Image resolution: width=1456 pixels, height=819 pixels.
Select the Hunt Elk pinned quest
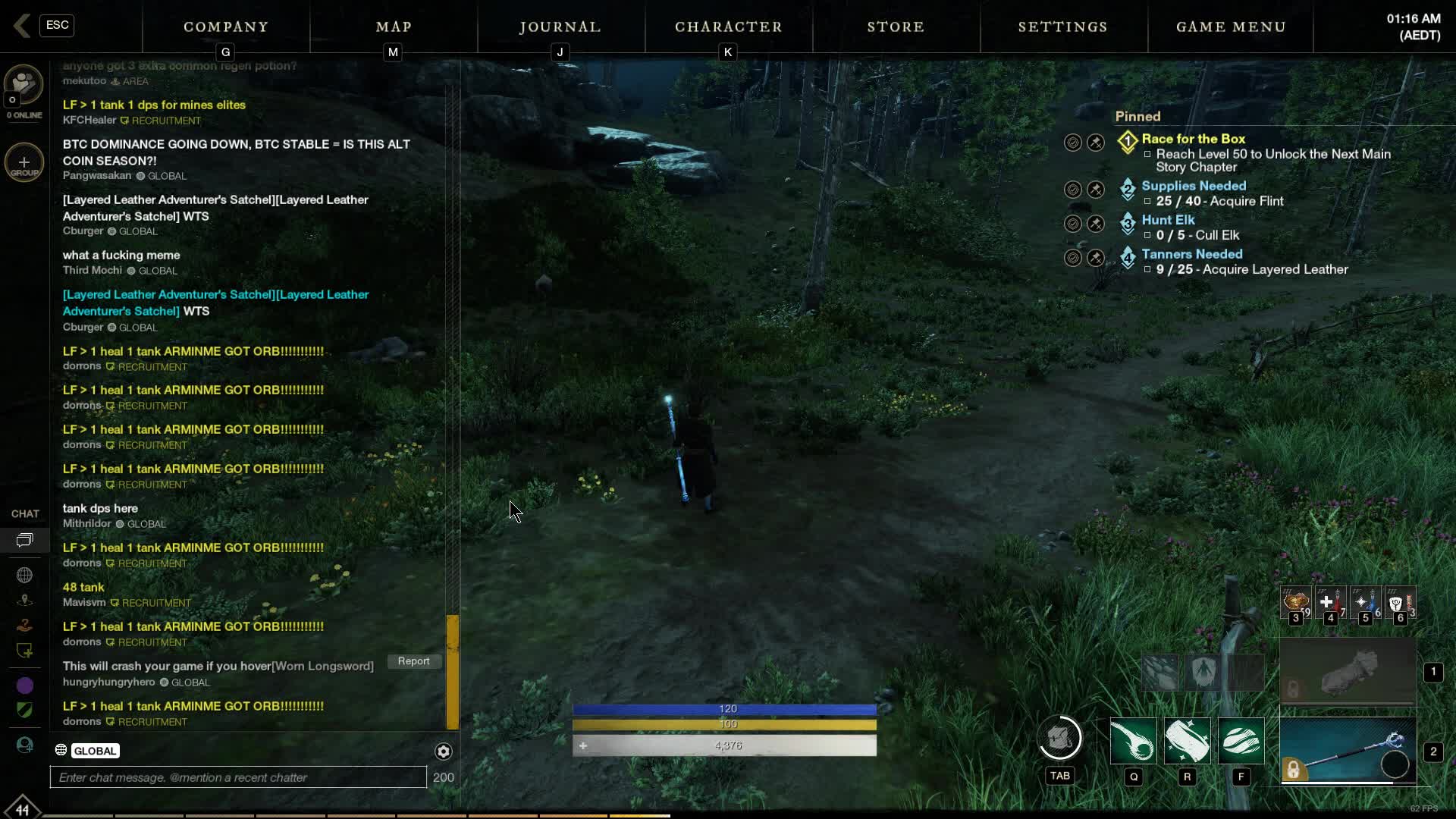pos(1168,220)
